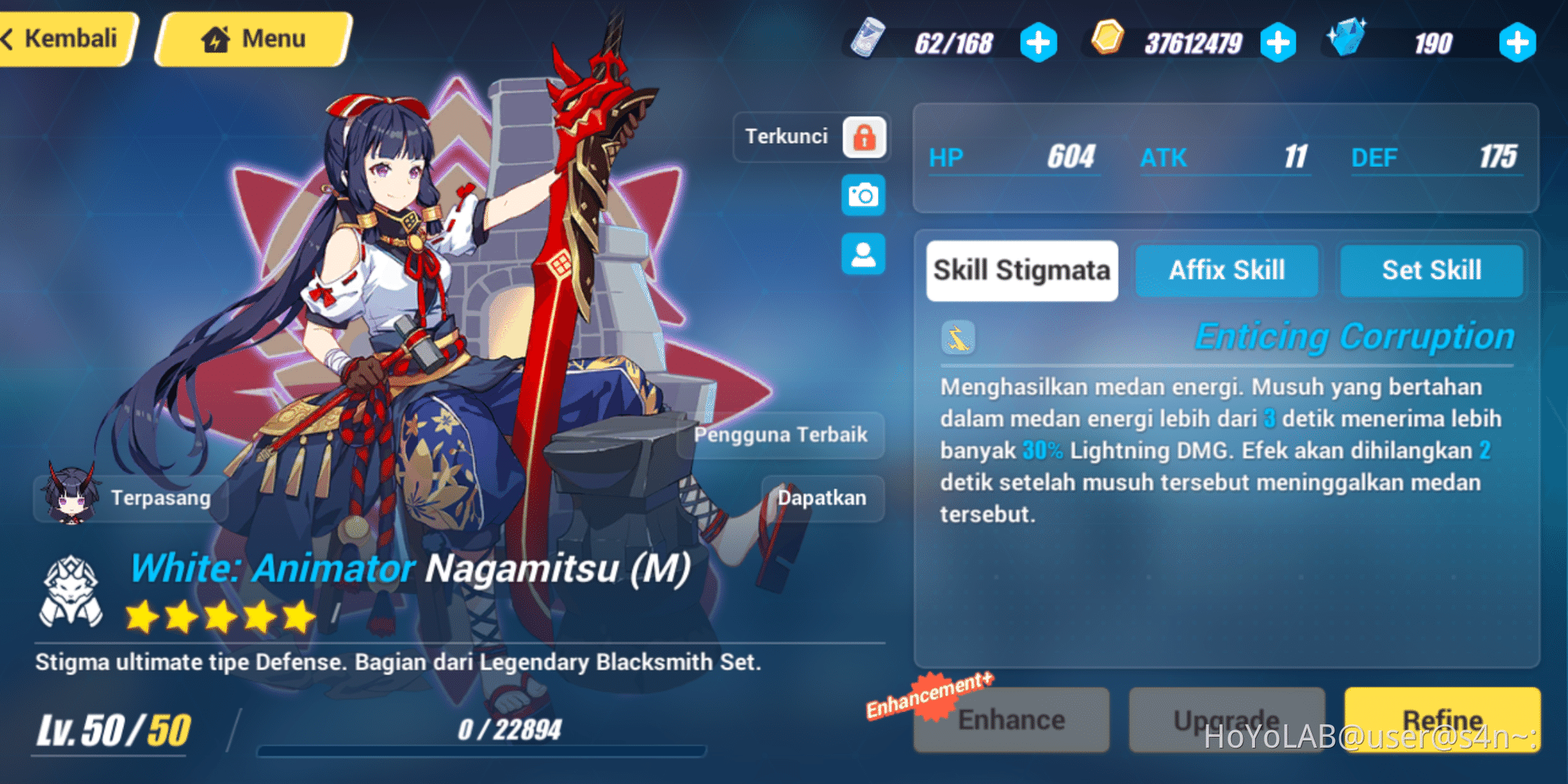Open the camera screenshot tool
The width and height of the screenshot is (1568, 784).
(x=862, y=196)
